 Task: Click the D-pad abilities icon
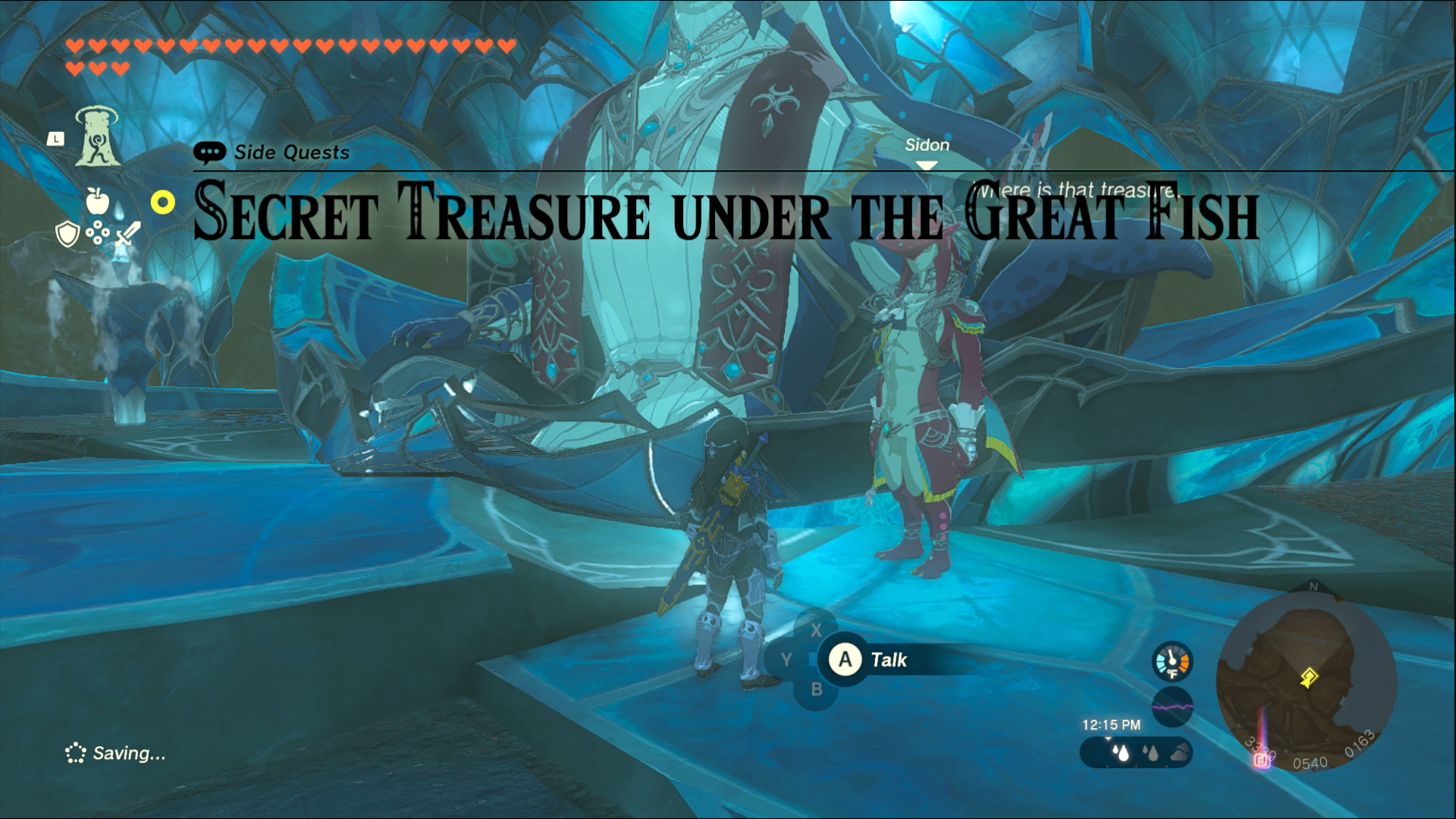[x=97, y=231]
